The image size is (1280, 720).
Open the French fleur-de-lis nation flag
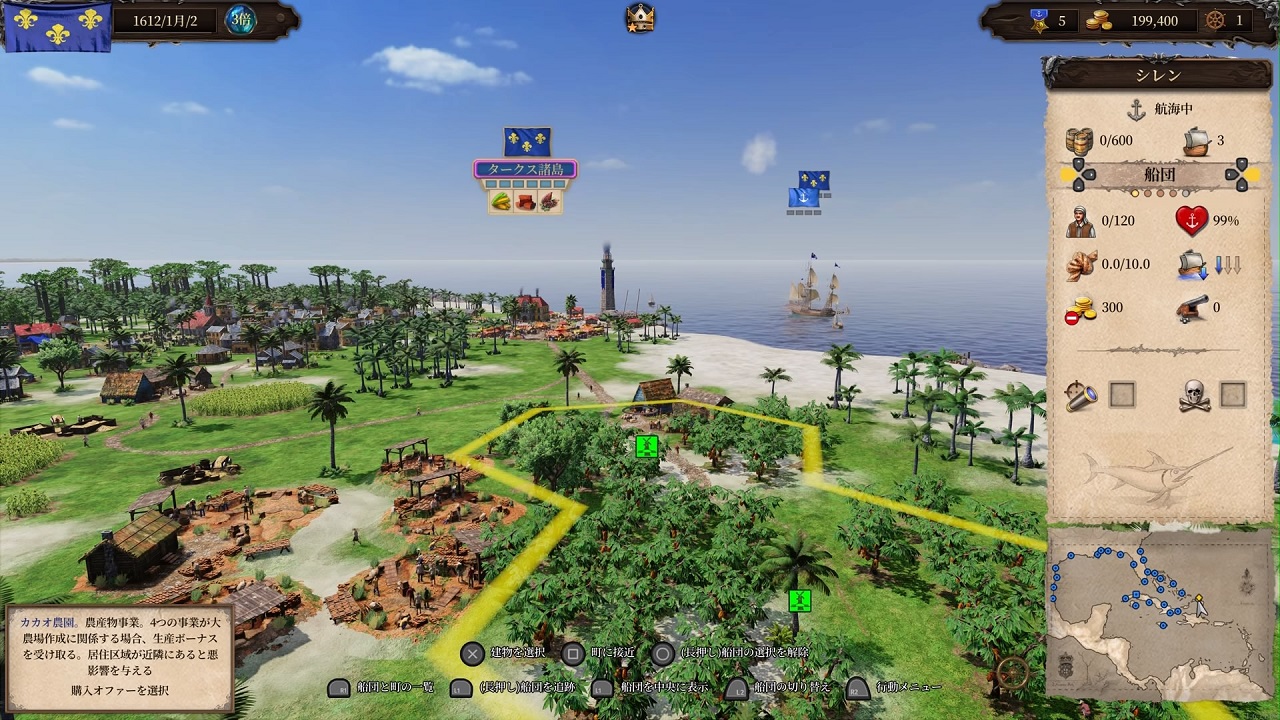click(57, 24)
